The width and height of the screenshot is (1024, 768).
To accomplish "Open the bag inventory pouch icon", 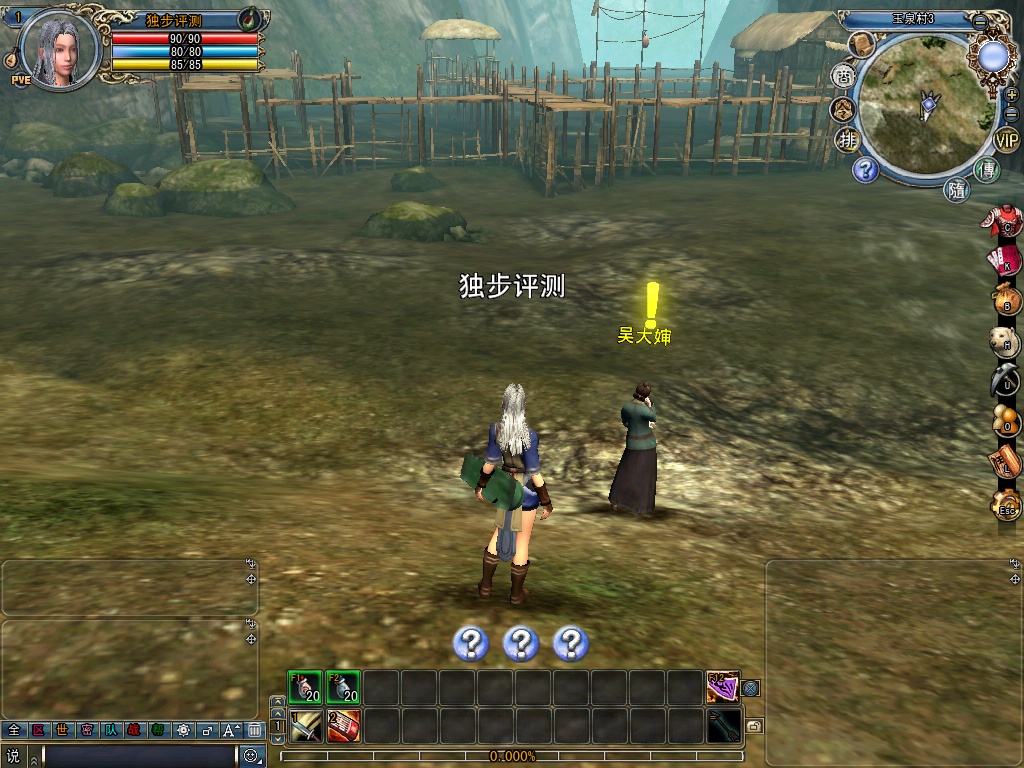I will (x=1006, y=301).
